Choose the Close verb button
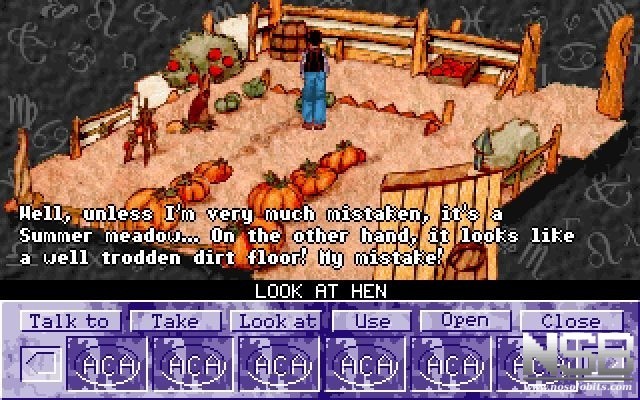The height and width of the screenshot is (400, 640). (x=570, y=321)
